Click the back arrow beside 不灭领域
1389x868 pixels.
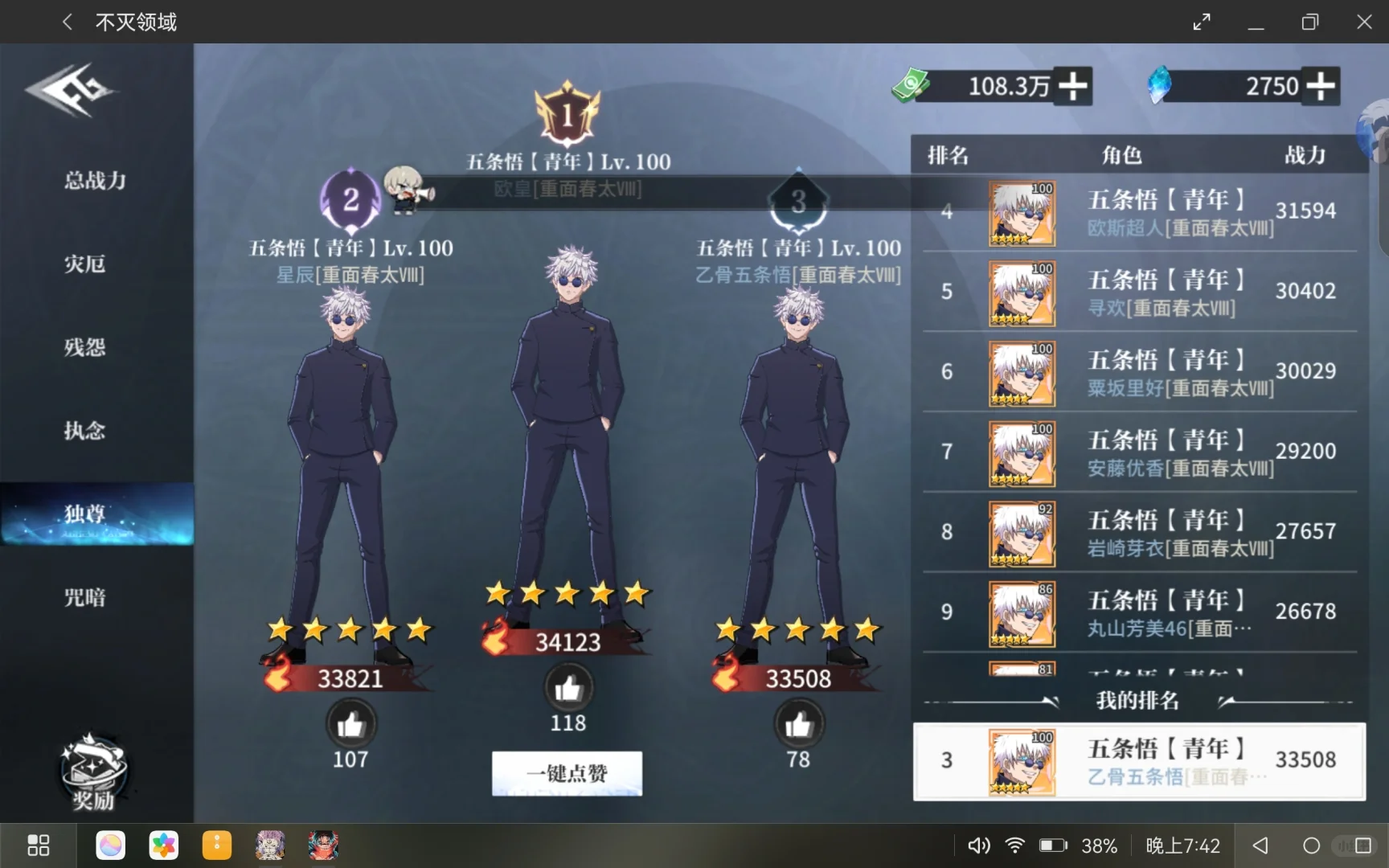pos(67,22)
